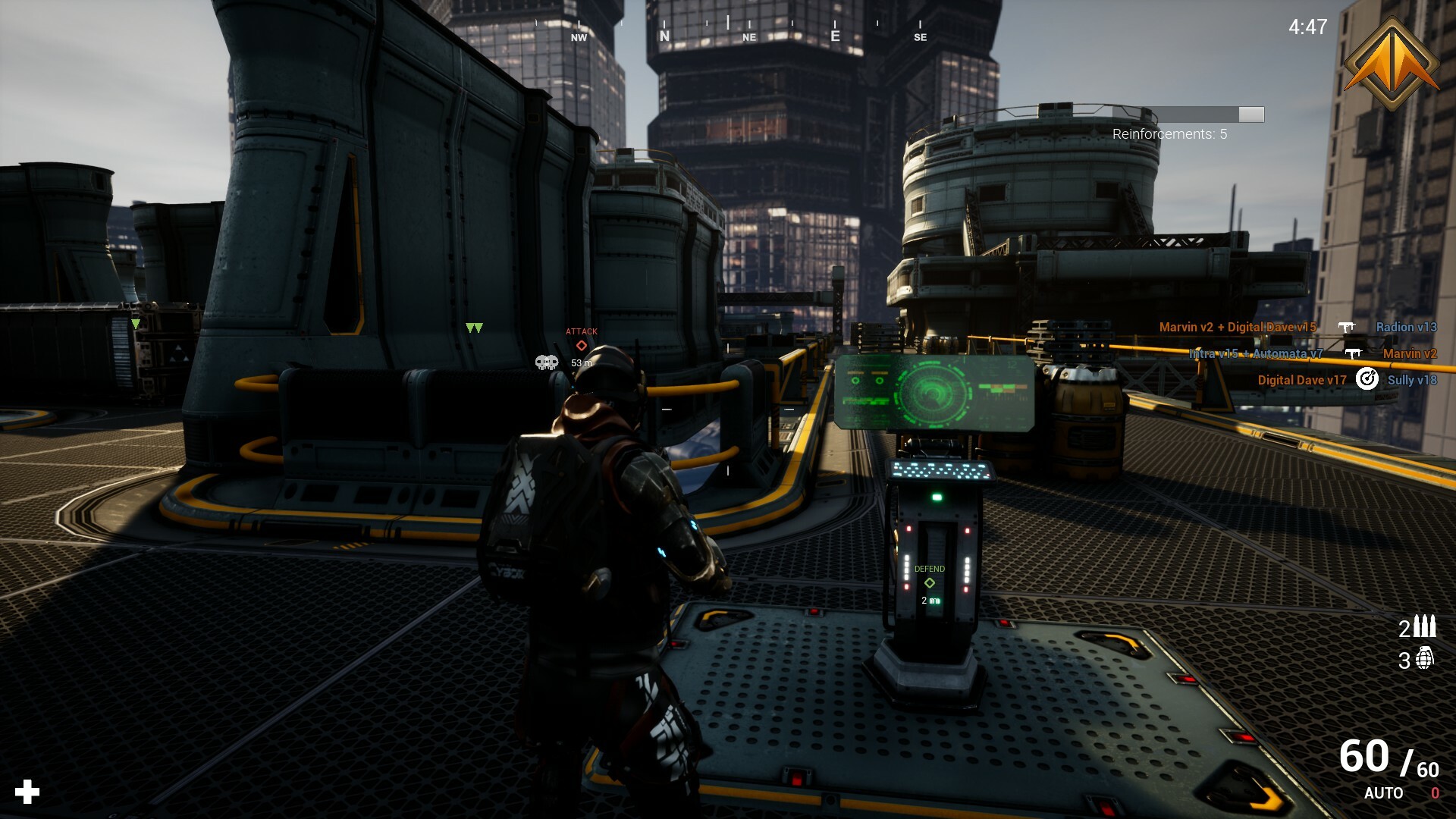
Task: Select the rifle ammo magazine icon
Action: pos(1424,627)
